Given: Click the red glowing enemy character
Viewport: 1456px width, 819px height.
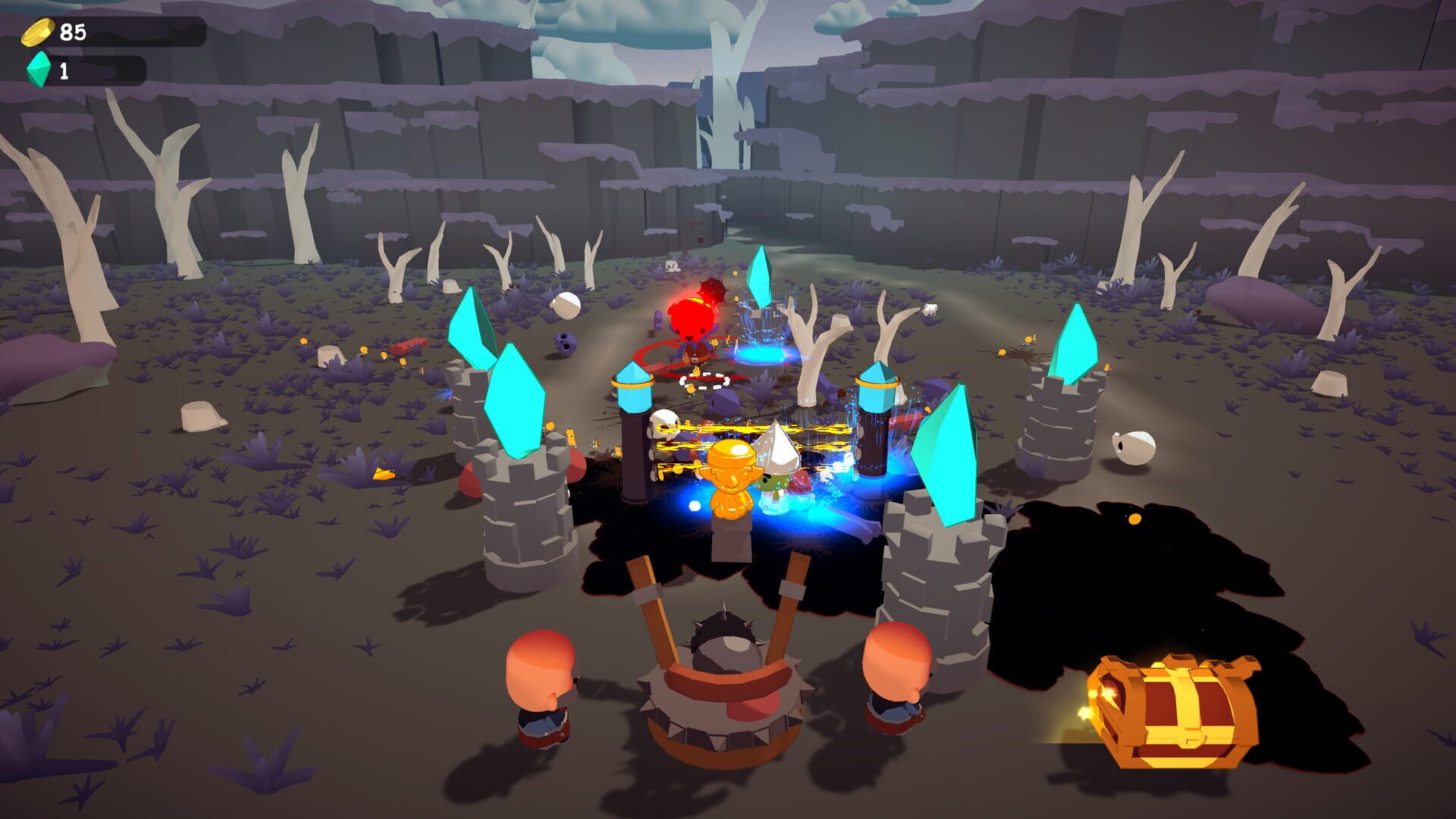Looking at the screenshot, I should 690,322.
